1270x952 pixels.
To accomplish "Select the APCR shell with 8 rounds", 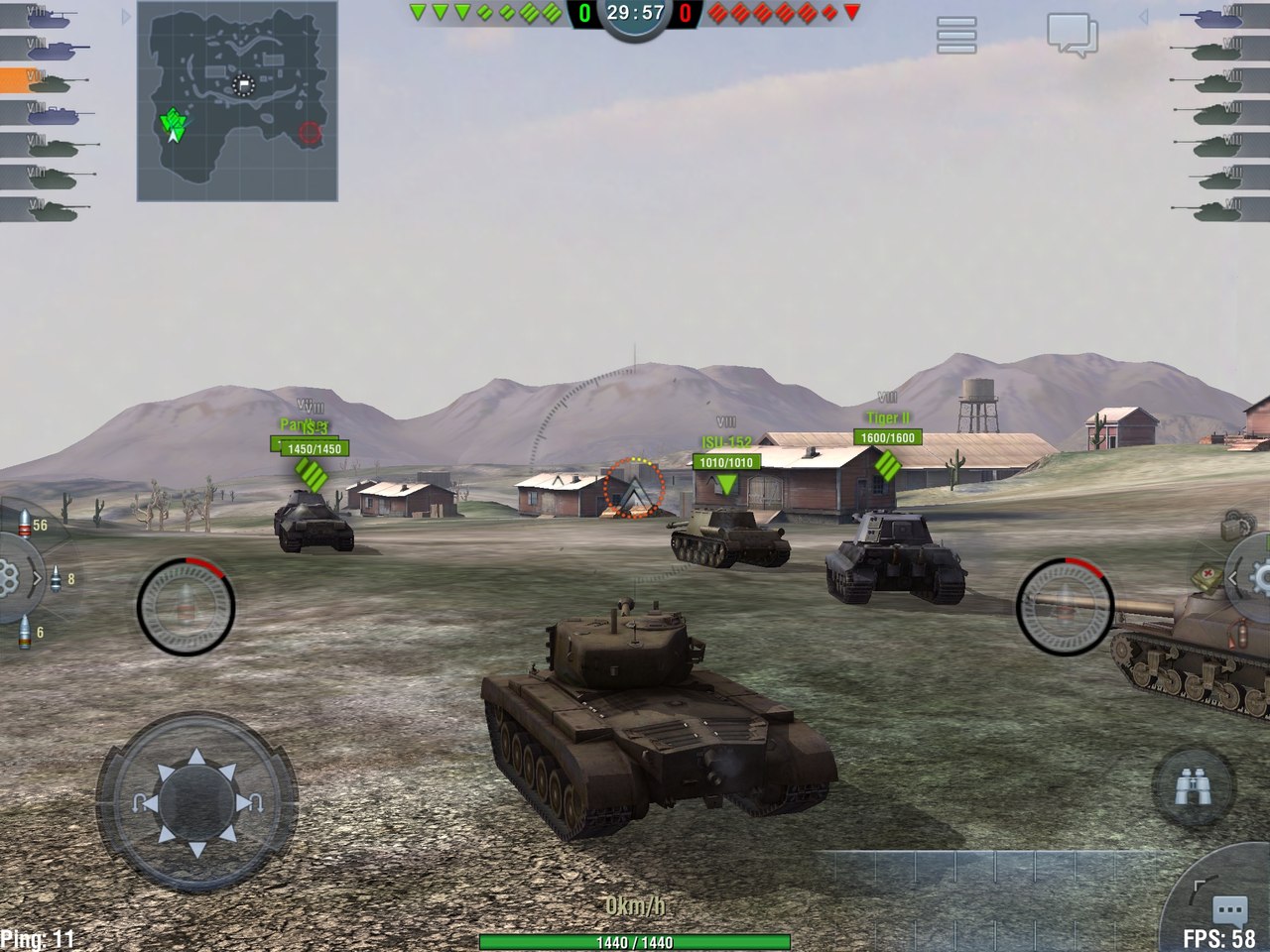I will coord(56,577).
